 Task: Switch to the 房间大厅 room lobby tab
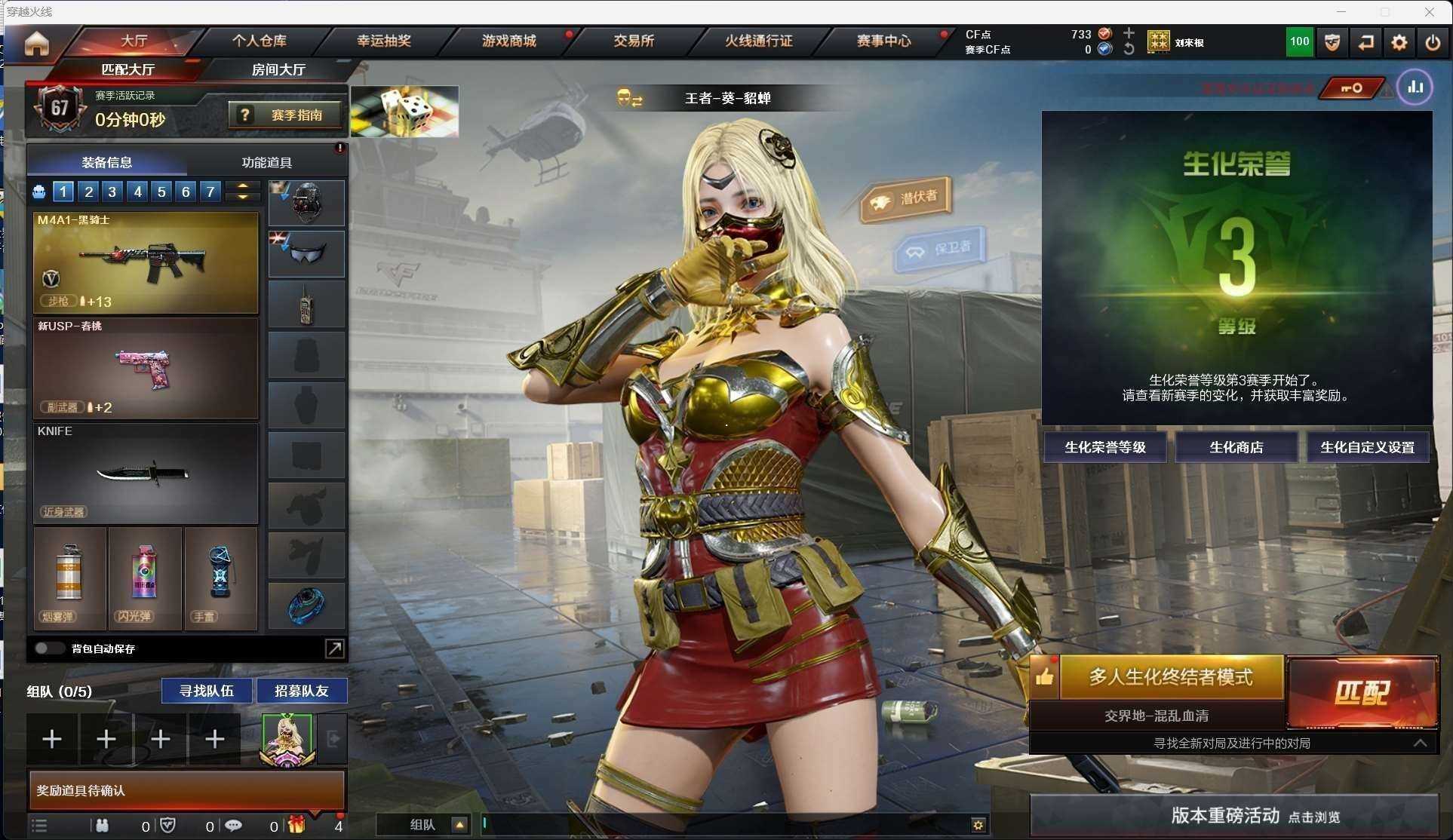(278, 69)
